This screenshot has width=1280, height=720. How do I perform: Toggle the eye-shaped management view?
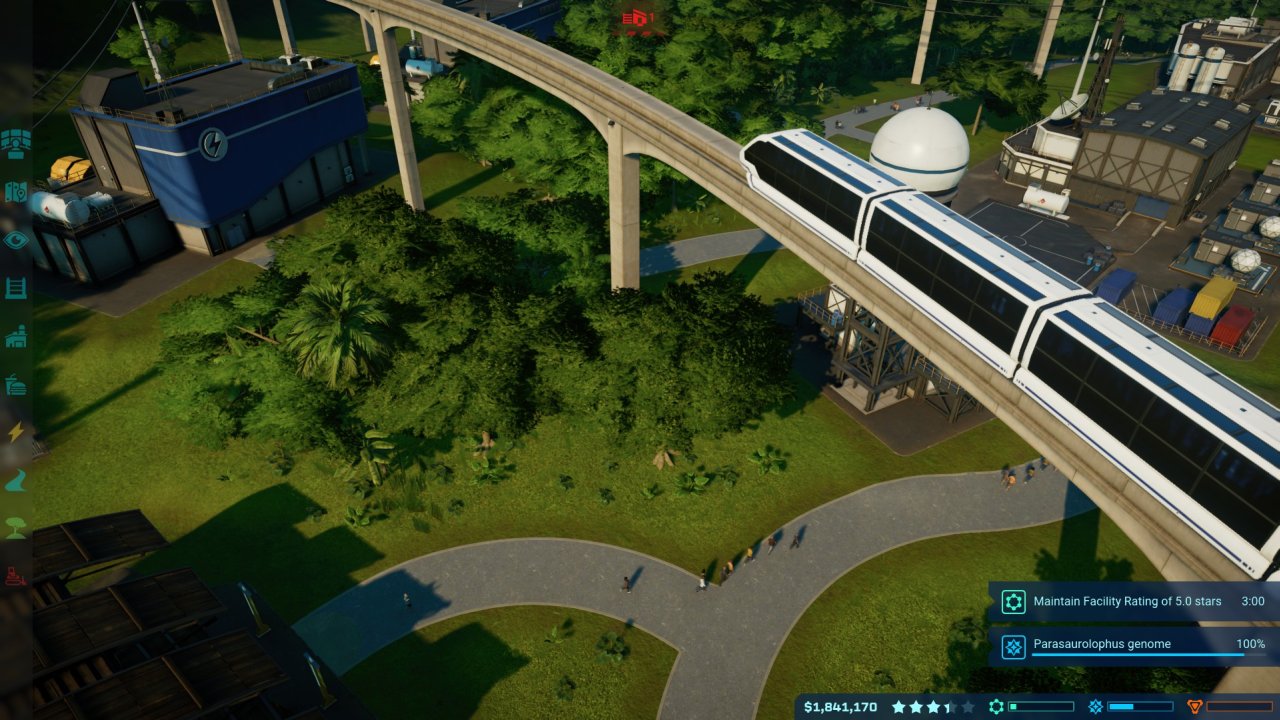16,240
